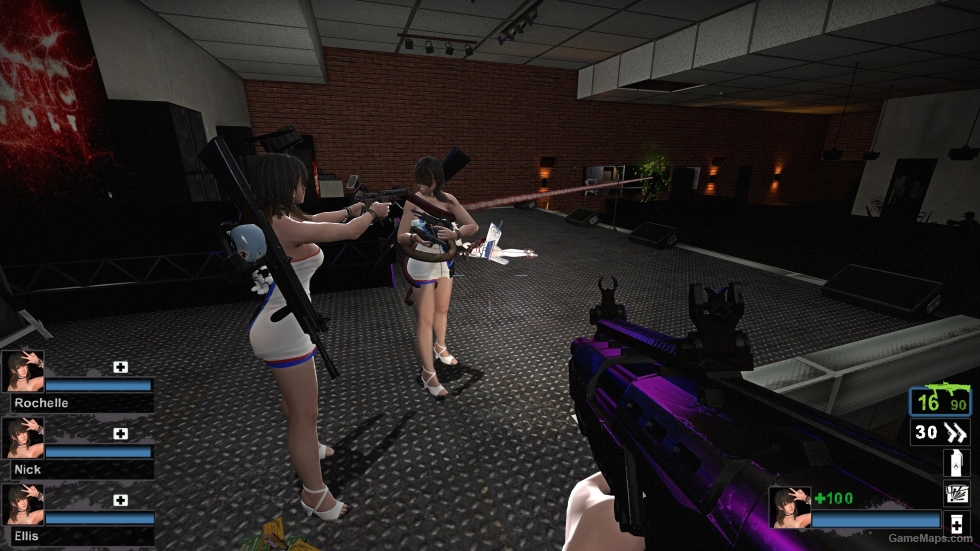Viewport: 980px width, 551px height.
Task: Click your own survivor portrait
Action: pos(789,507)
